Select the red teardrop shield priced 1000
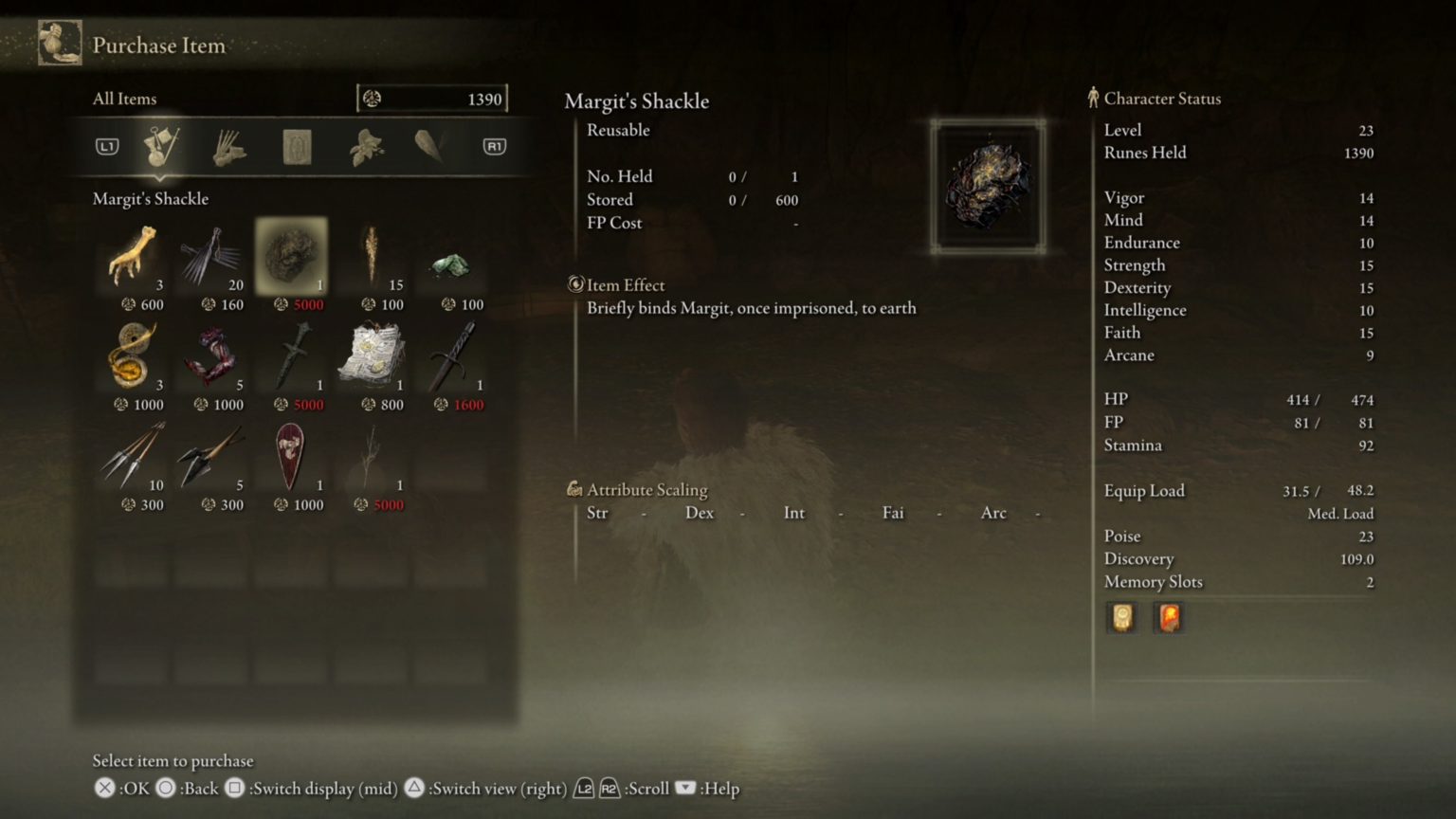This screenshot has width=1456, height=819. tap(292, 460)
